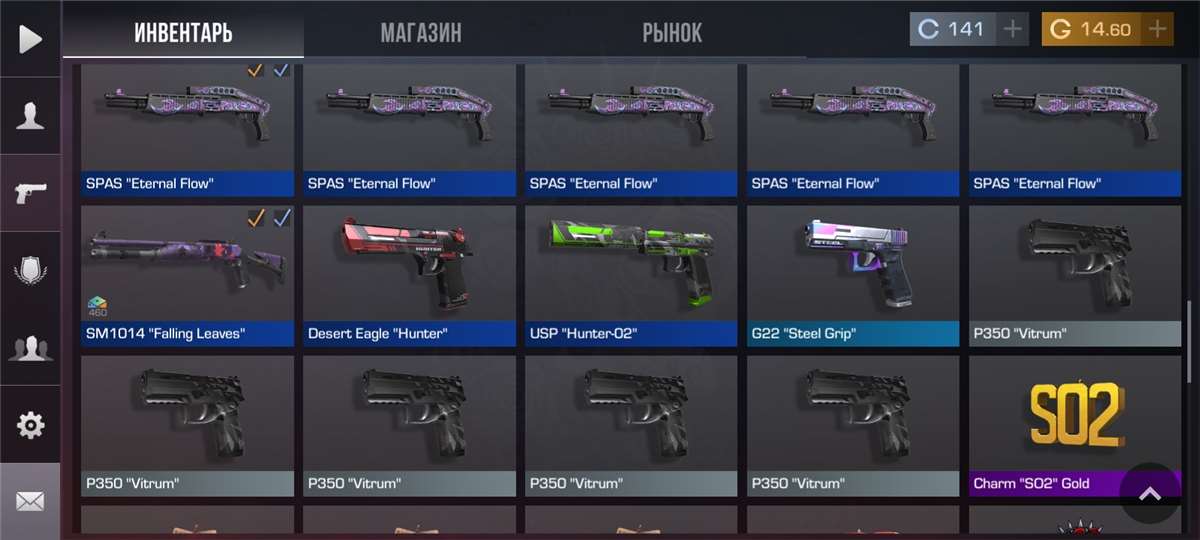Click the scroll-to-top arrow button
Viewport: 1200px width, 540px height.
coord(1150,493)
